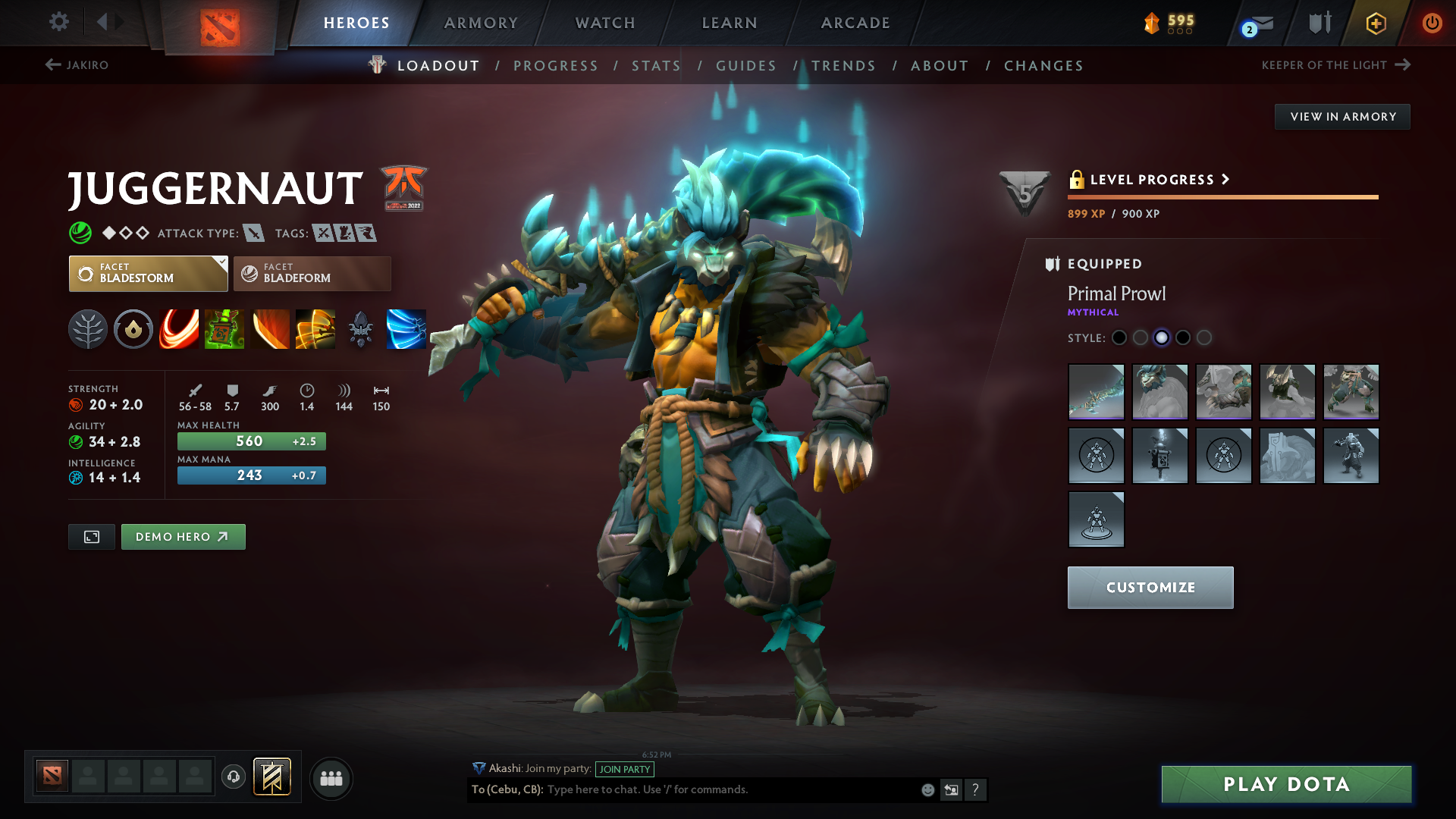Select the first style radio button
Image resolution: width=1456 pixels, height=819 pixels.
pyautogui.click(x=1120, y=338)
